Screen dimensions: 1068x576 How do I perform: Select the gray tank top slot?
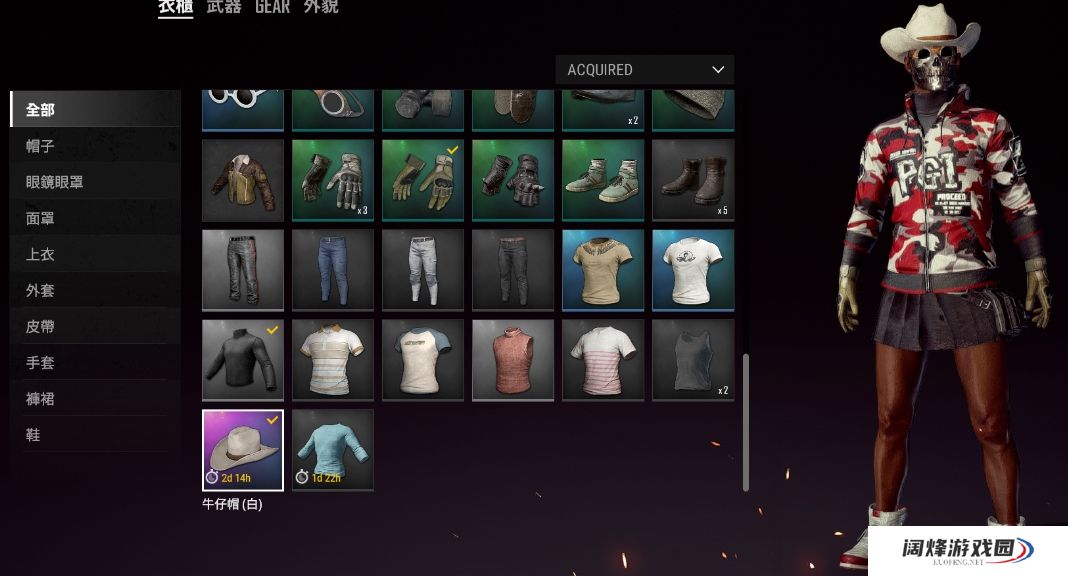(x=693, y=360)
